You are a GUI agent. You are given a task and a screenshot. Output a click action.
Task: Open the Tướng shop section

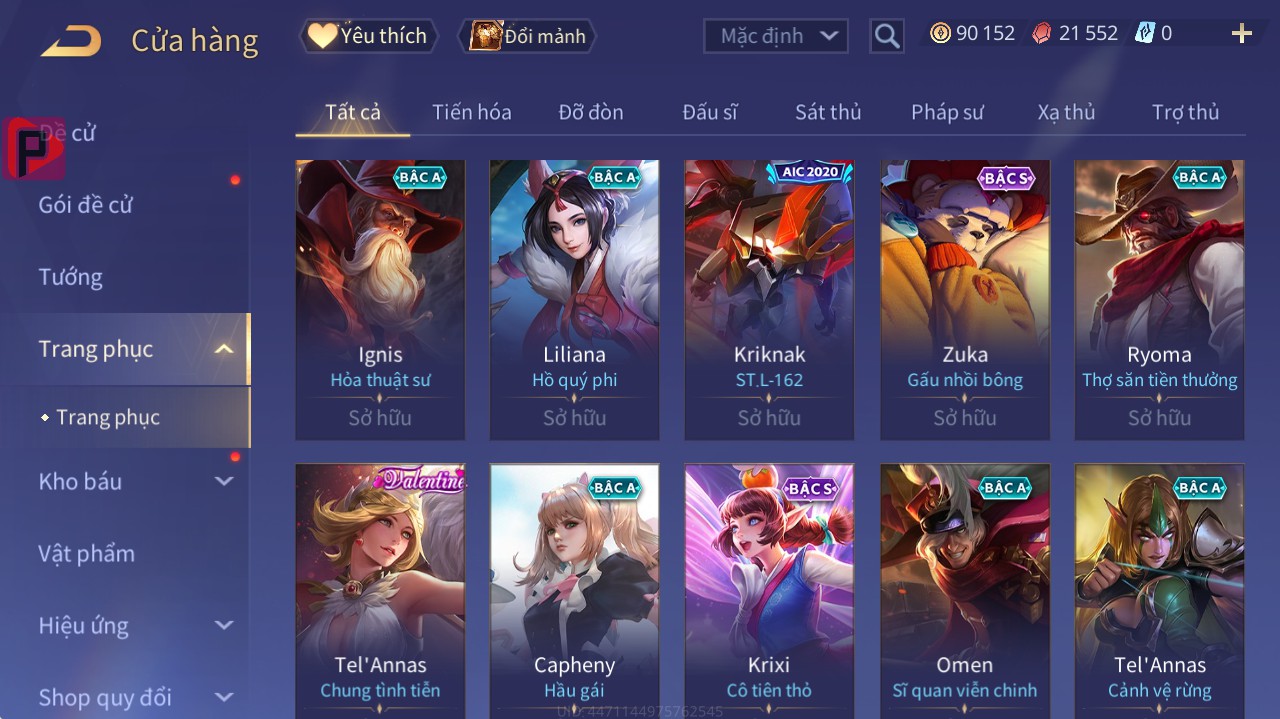[71, 277]
